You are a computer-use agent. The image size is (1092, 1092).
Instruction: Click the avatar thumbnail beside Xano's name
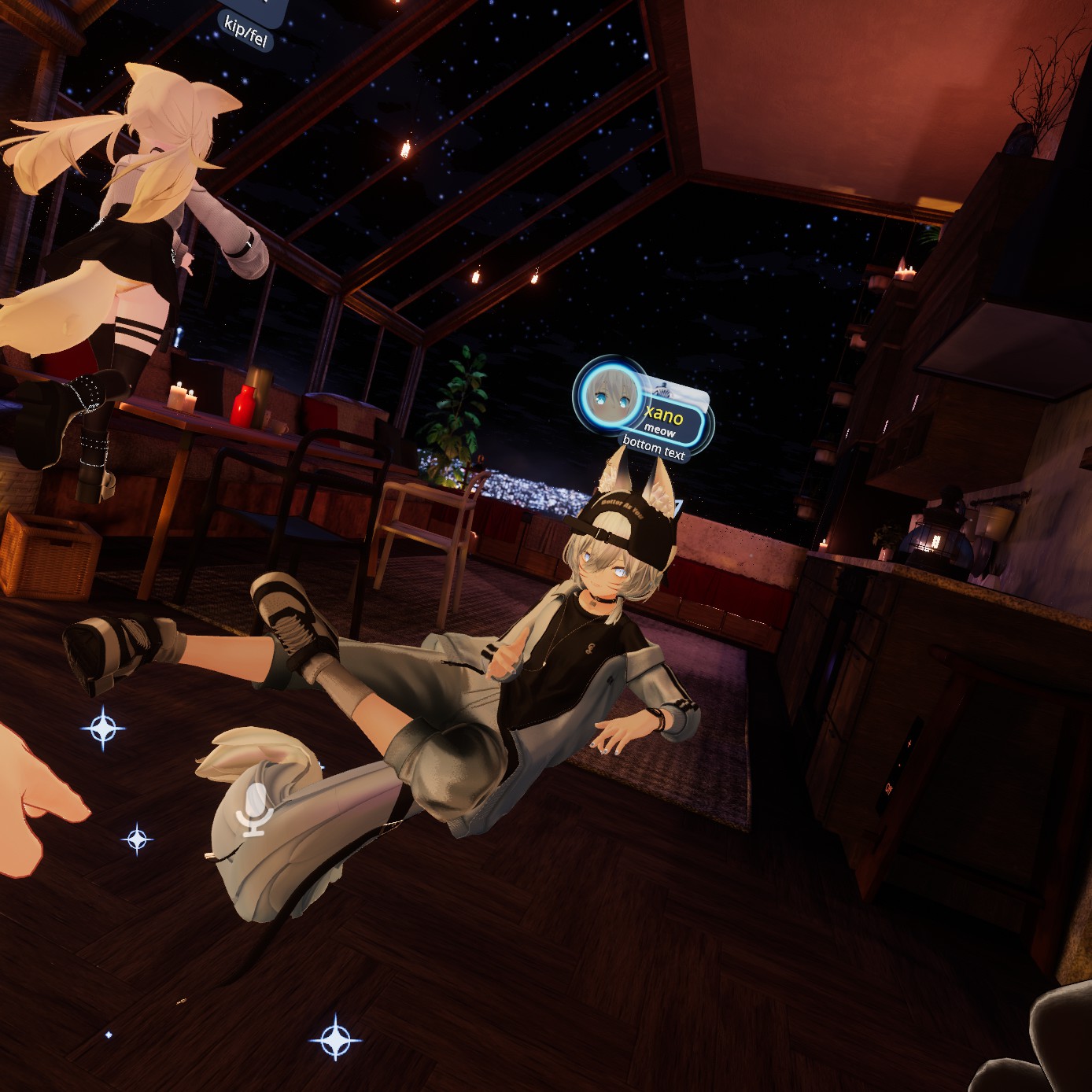(608, 394)
